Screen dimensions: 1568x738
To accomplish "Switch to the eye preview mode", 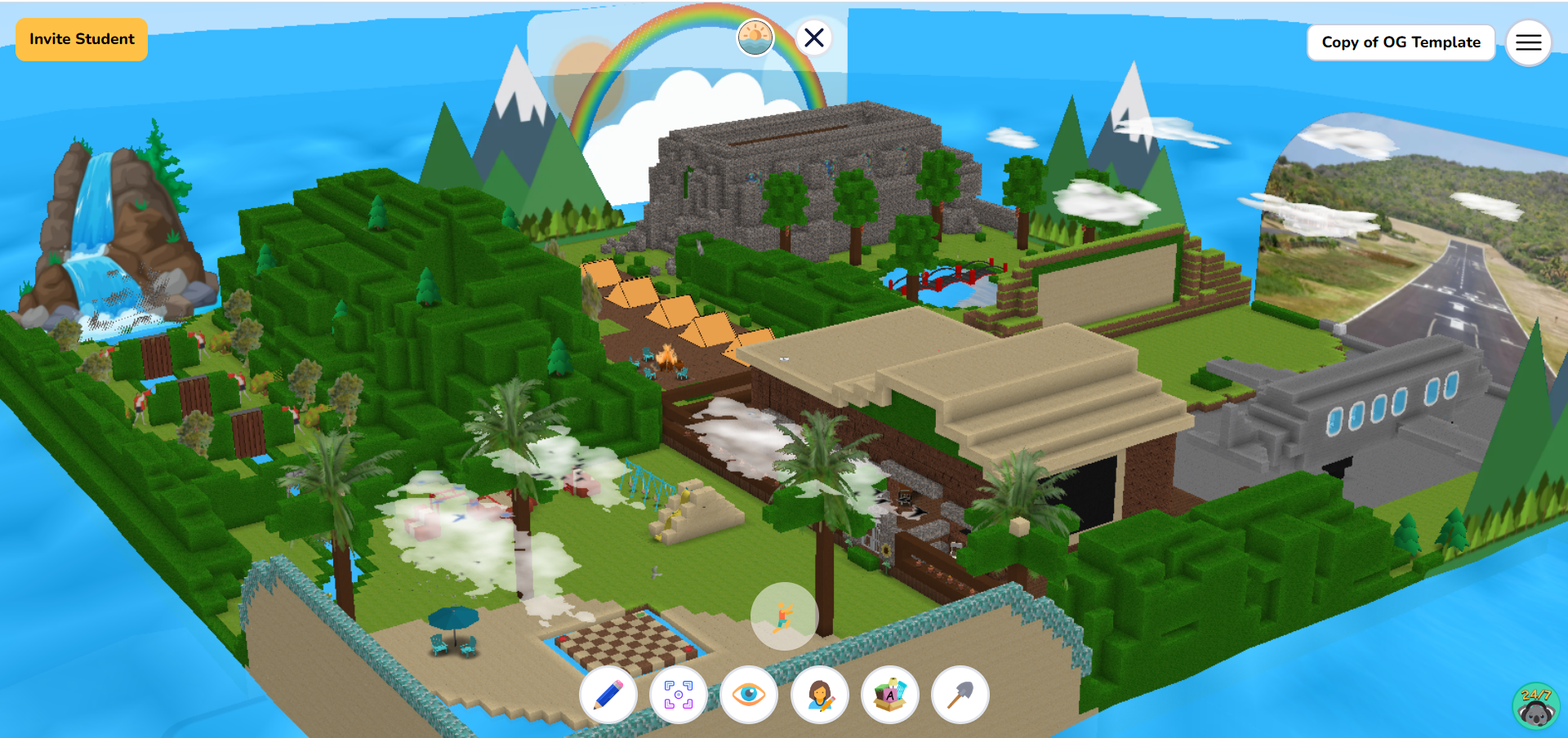I will pyautogui.click(x=750, y=695).
